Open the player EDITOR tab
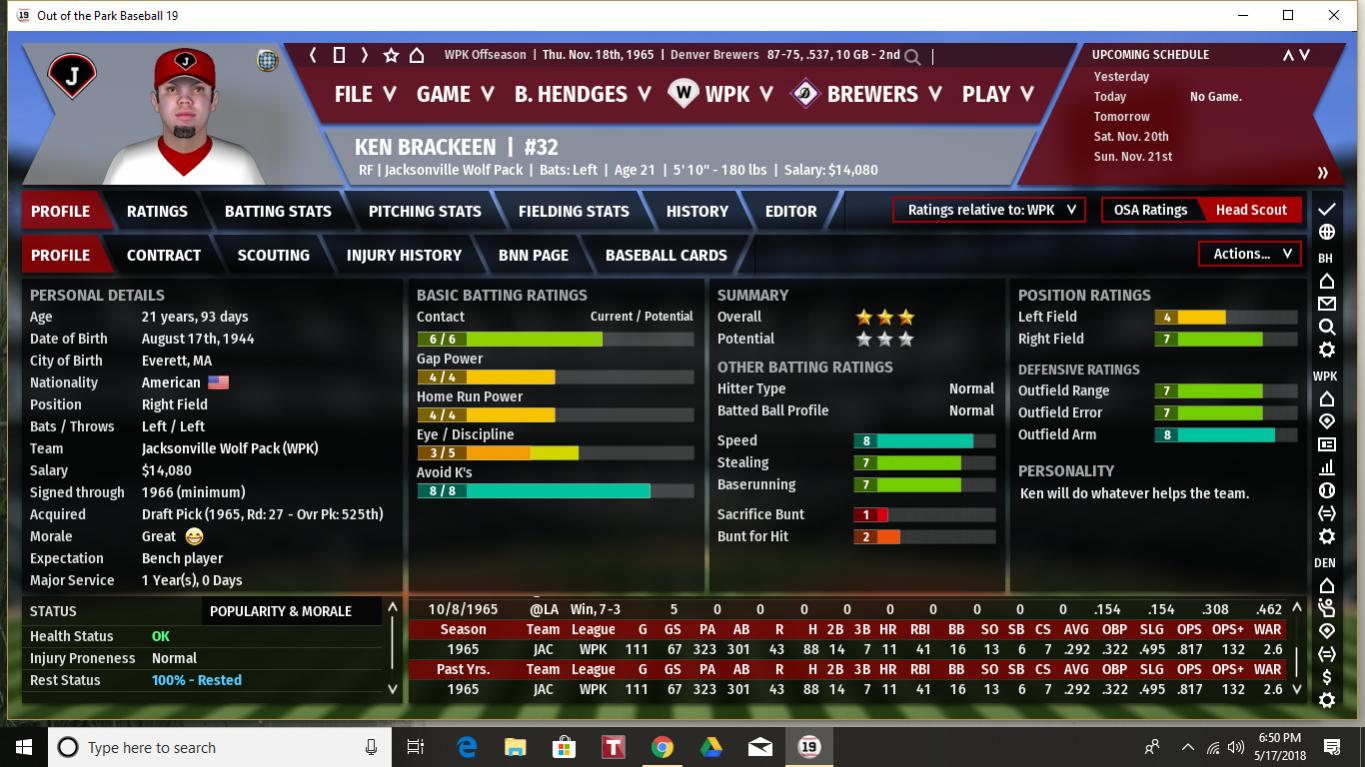Viewport: 1365px width, 767px height. coord(791,211)
